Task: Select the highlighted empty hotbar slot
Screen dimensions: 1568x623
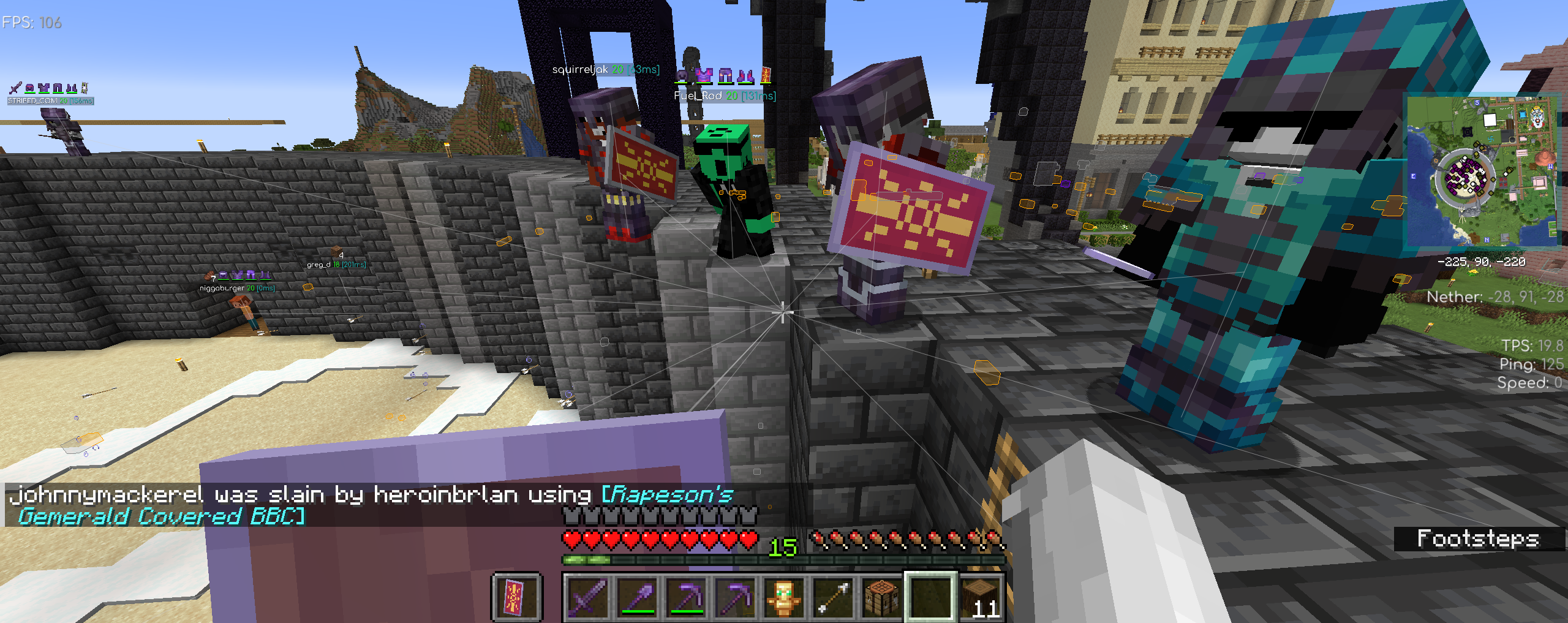Action: [x=930, y=596]
